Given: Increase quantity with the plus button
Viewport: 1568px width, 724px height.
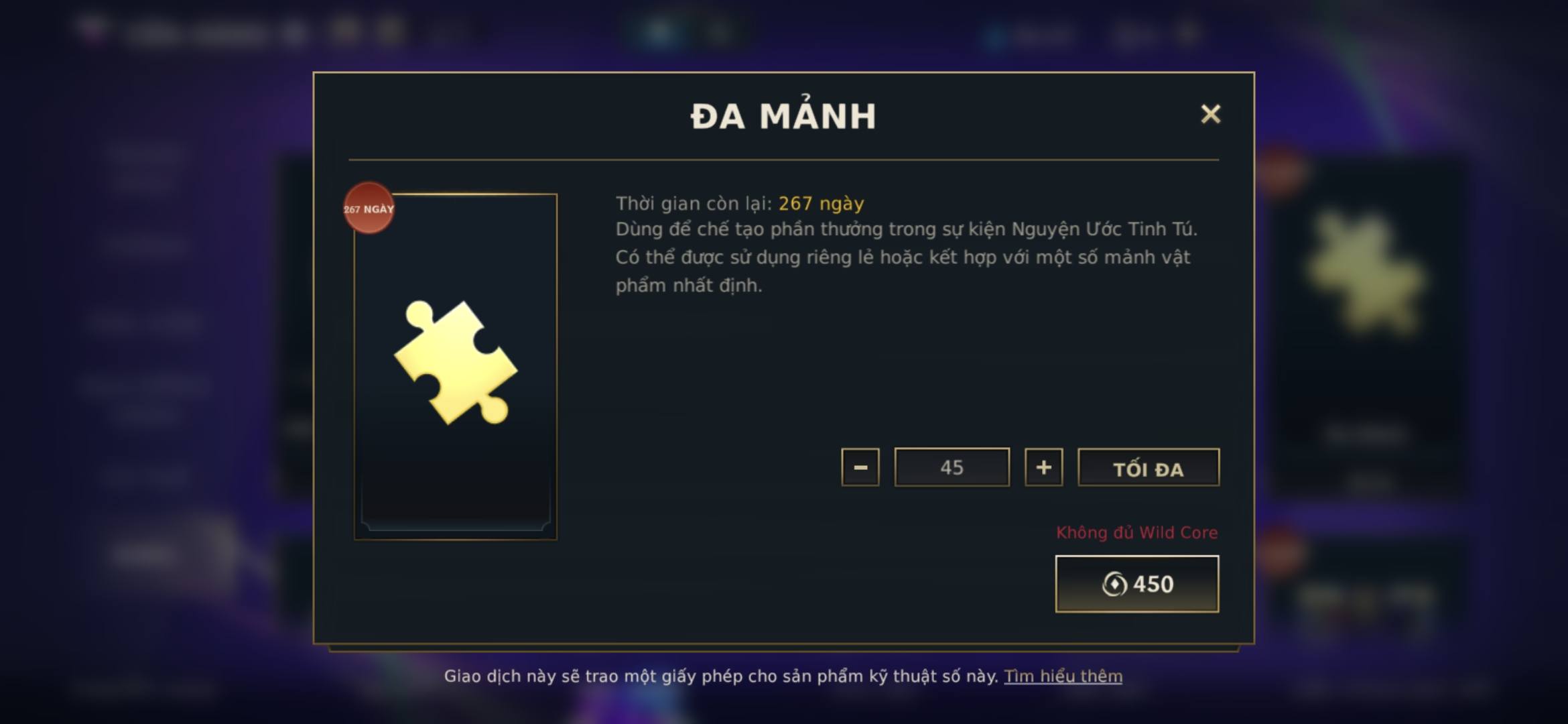Looking at the screenshot, I should click(1043, 467).
